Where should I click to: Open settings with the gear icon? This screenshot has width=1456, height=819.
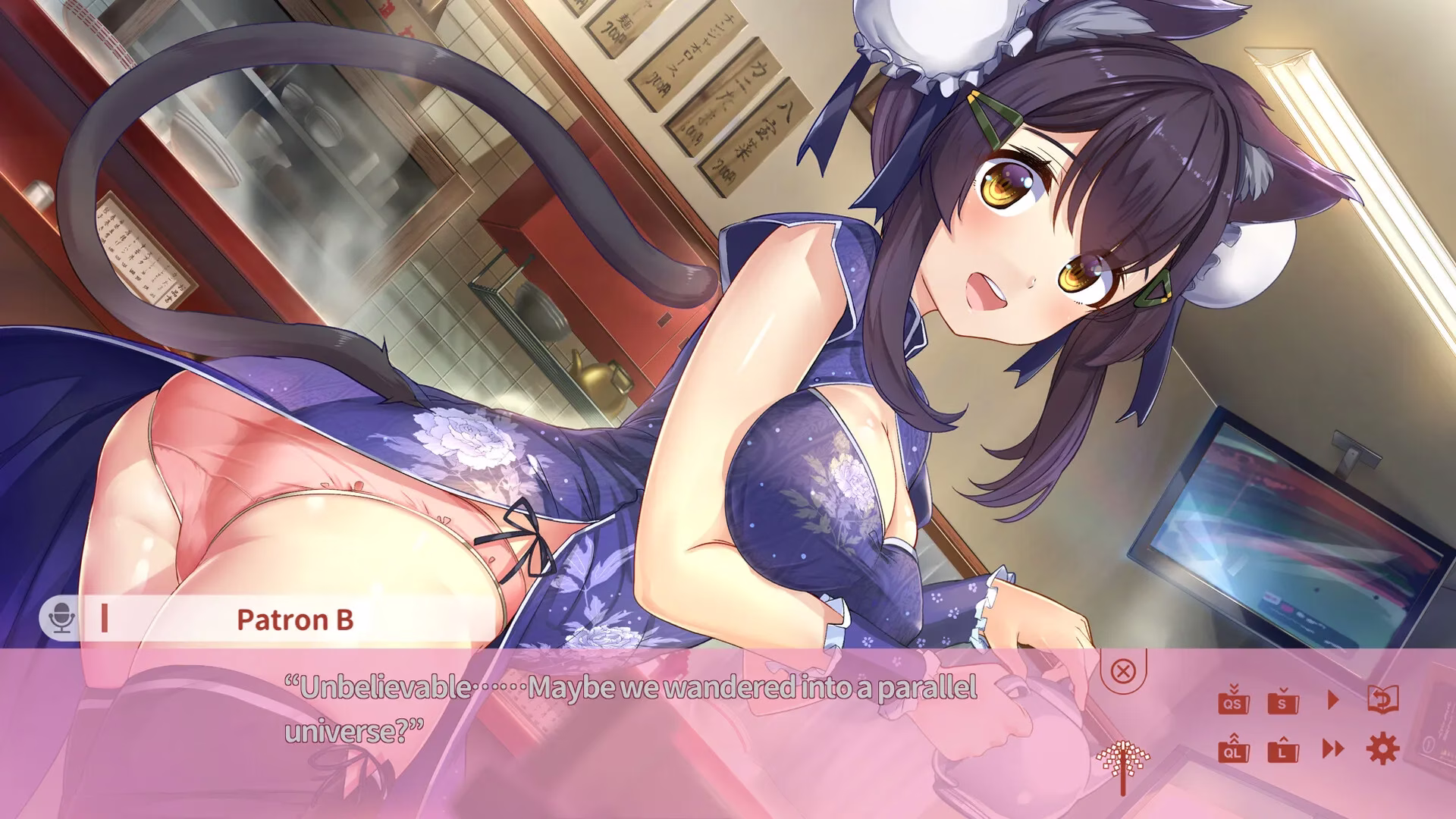(x=1382, y=749)
